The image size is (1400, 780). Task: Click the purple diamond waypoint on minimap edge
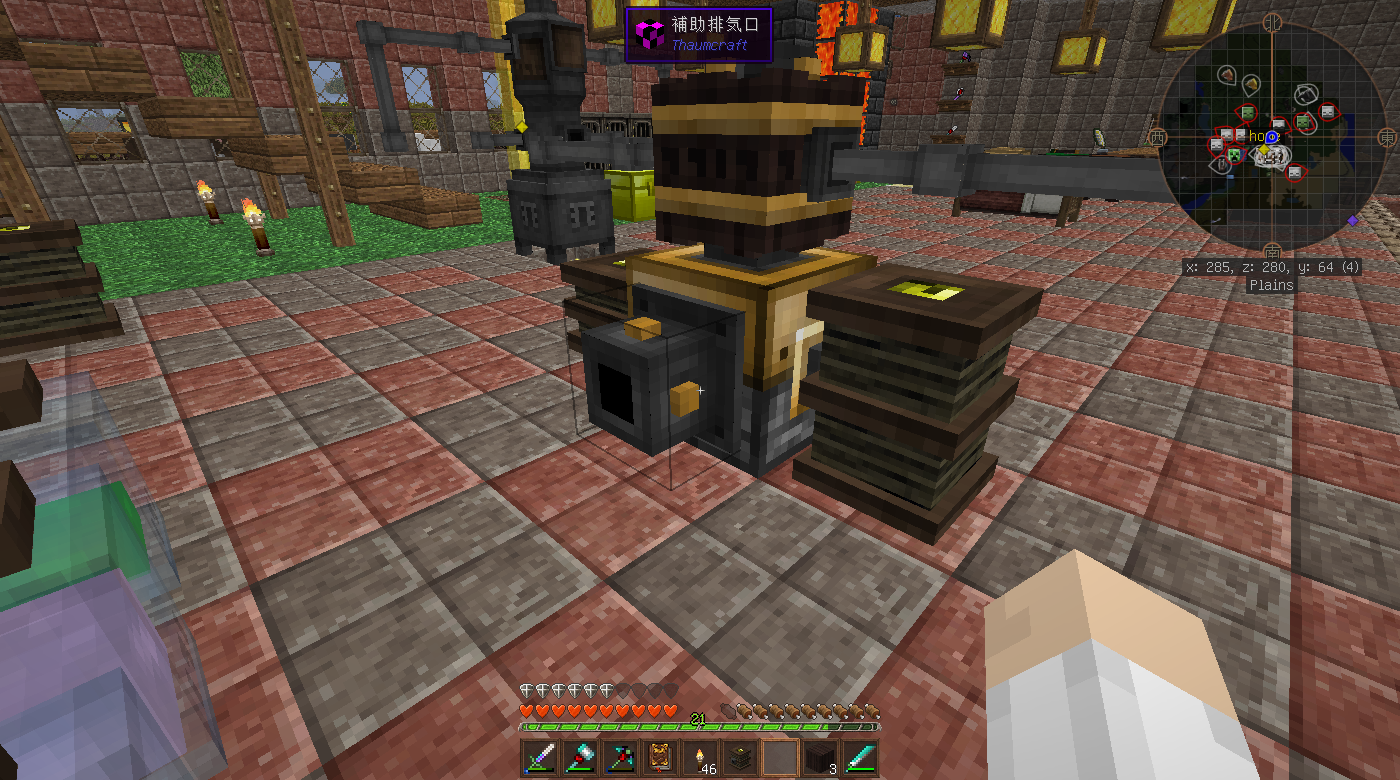coord(1353,220)
